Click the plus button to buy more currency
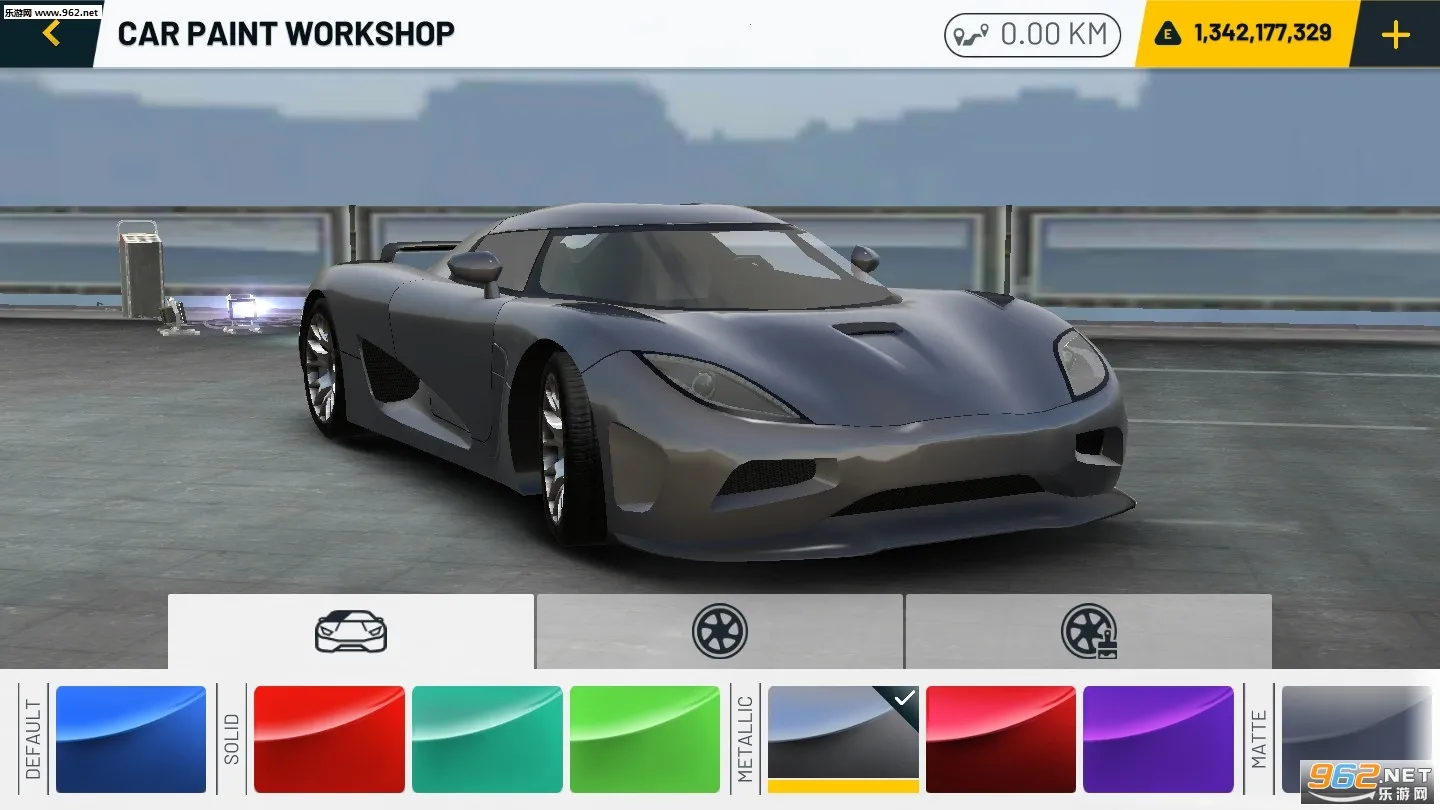Viewport: 1440px width, 810px height. coord(1395,33)
